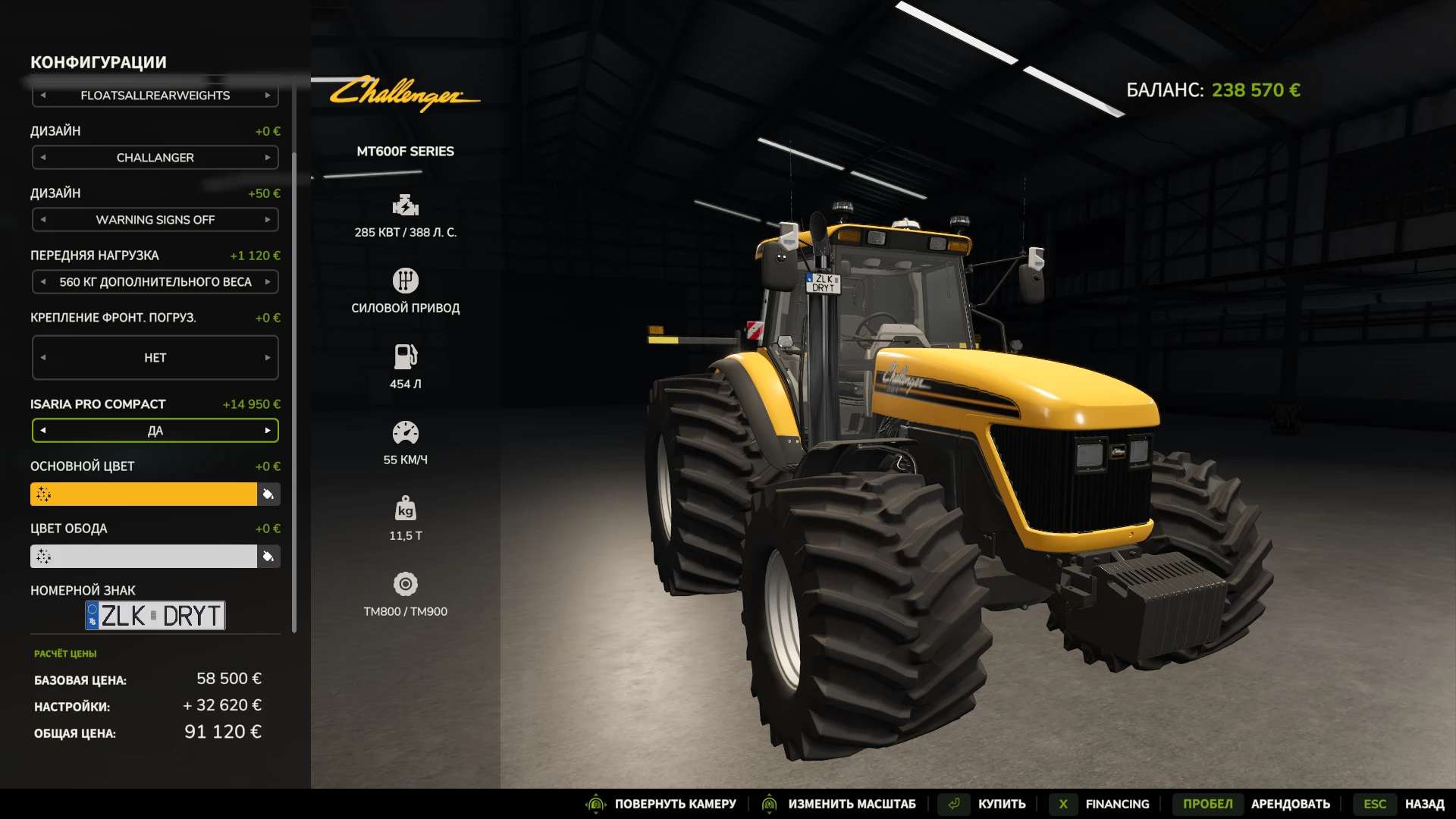Screen dimensions: 1456x819
Task: Click the kg weight icon
Action: pyautogui.click(x=406, y=507)
